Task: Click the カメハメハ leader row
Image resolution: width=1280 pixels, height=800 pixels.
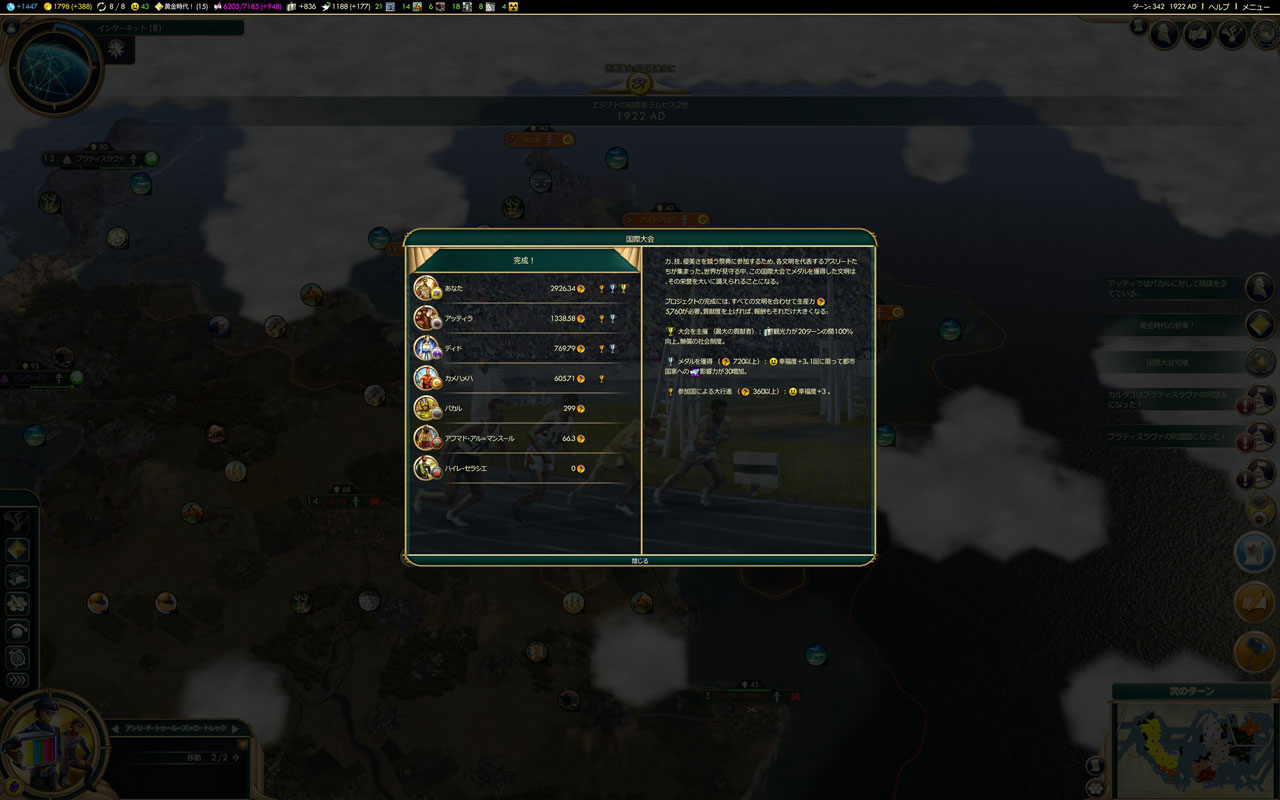Action: click(523, 379)
